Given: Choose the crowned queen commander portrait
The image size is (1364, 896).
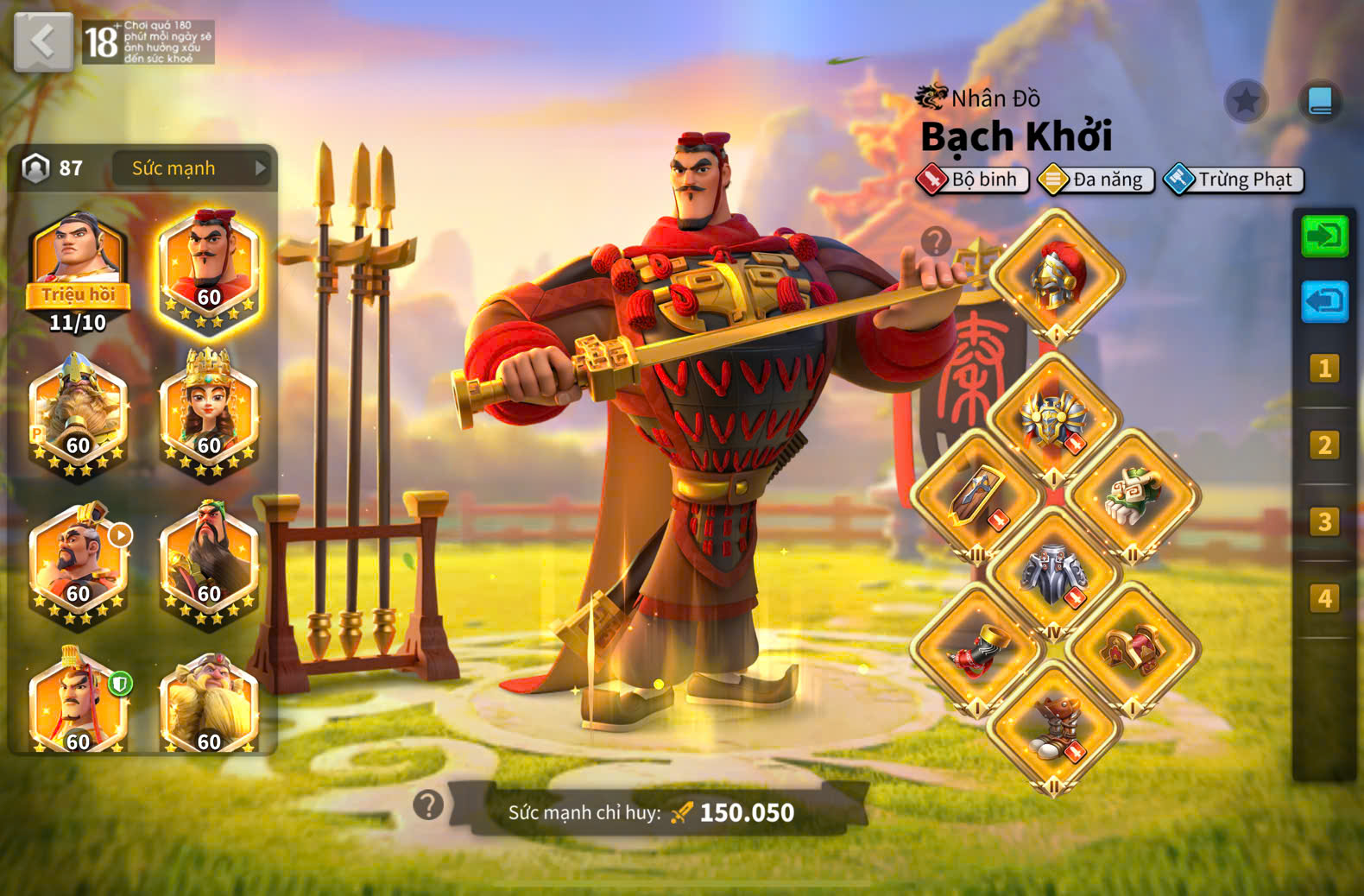Looking at the screenshot, I should point(209,414).
